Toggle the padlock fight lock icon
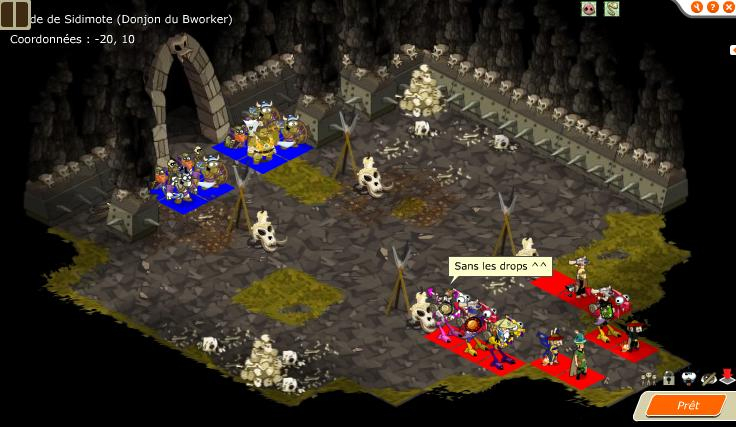Image resolution: width=736 pixels, height=427 pixels. (668, 378)
